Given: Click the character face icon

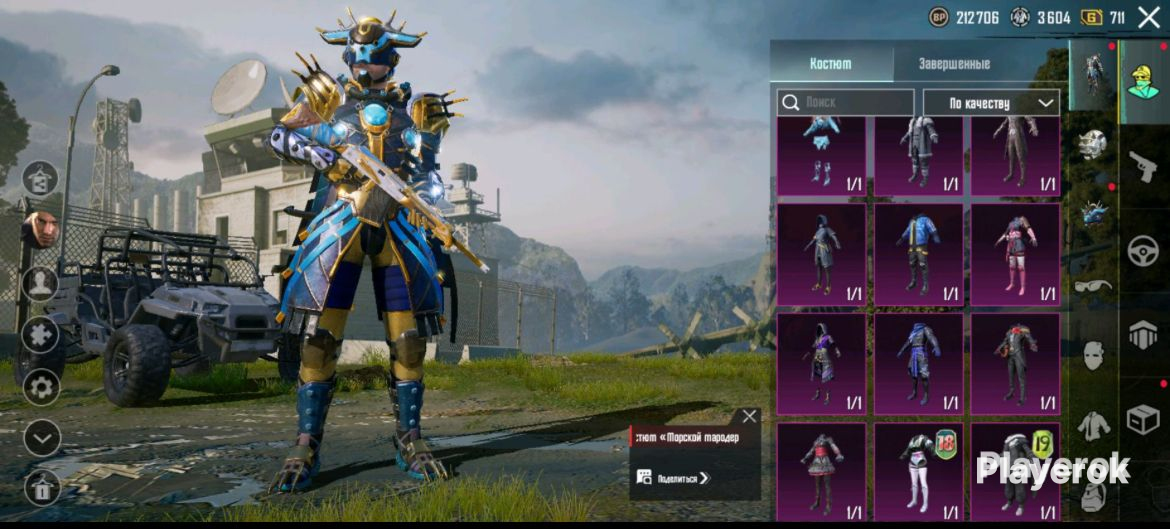Looking at the screenshot, I should (x=40, y=229).
